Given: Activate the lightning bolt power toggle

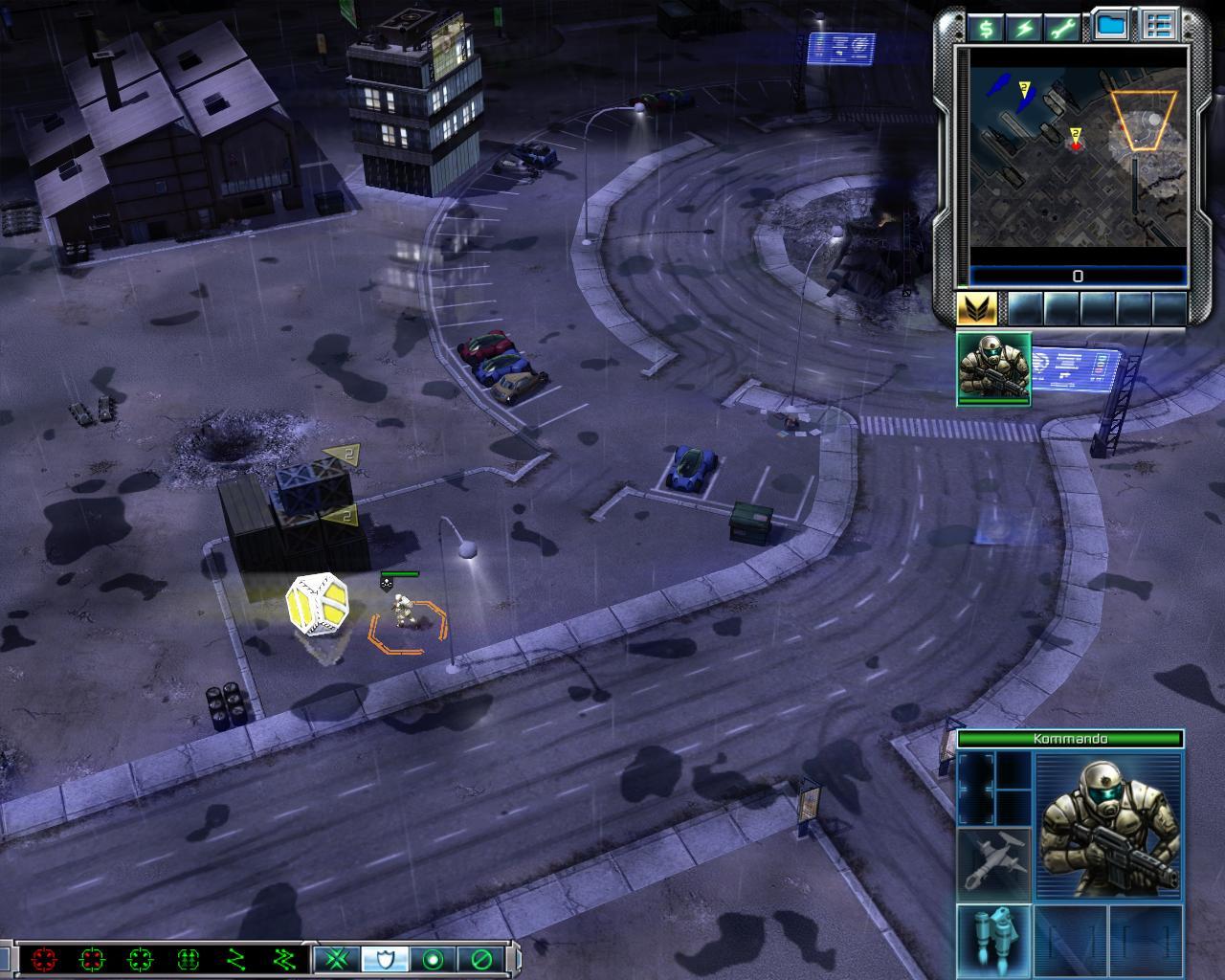Looking at the screenshot, I should pyautogui.click(x=1024, y=28).
